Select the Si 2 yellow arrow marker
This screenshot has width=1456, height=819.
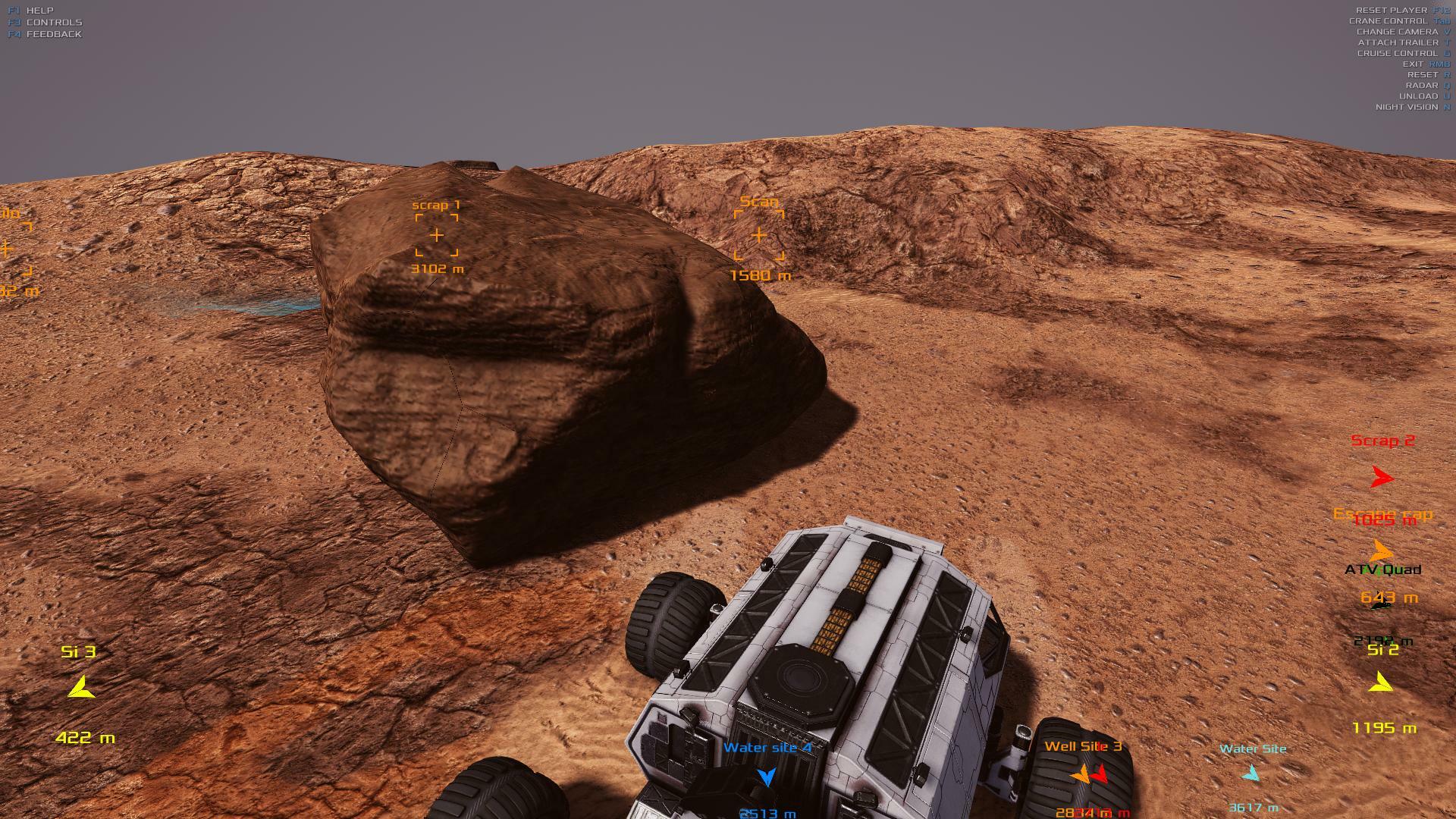[1381, 684]
